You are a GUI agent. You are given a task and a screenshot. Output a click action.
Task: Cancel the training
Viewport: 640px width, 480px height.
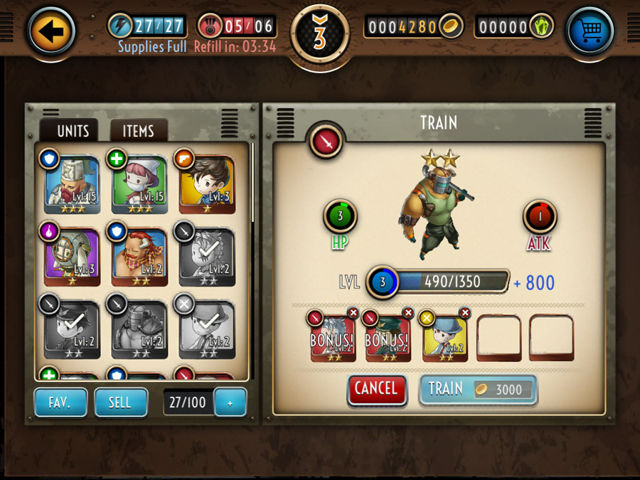(377, 389)
